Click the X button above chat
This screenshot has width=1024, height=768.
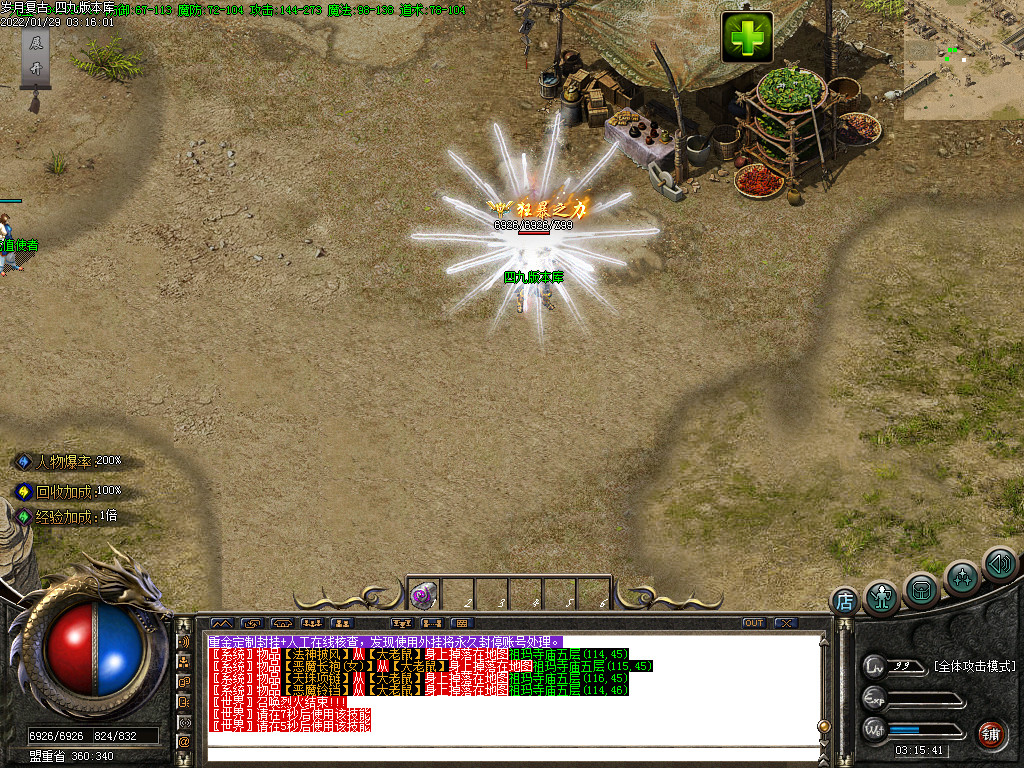[x=786, y=623]
